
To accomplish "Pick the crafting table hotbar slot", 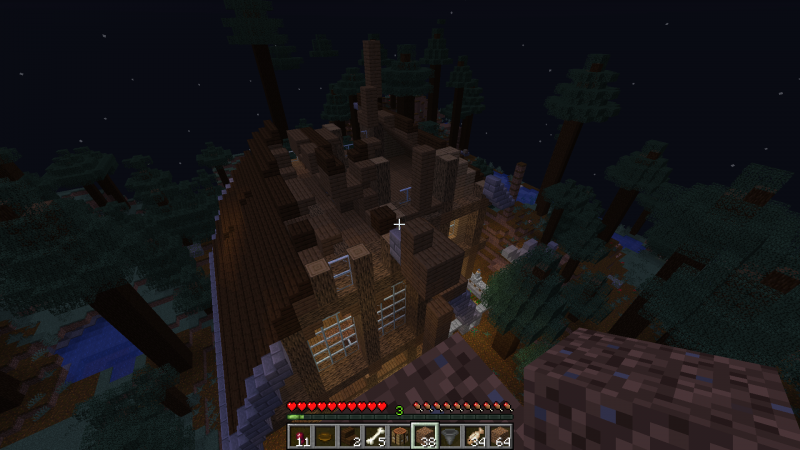I will 400,436.
